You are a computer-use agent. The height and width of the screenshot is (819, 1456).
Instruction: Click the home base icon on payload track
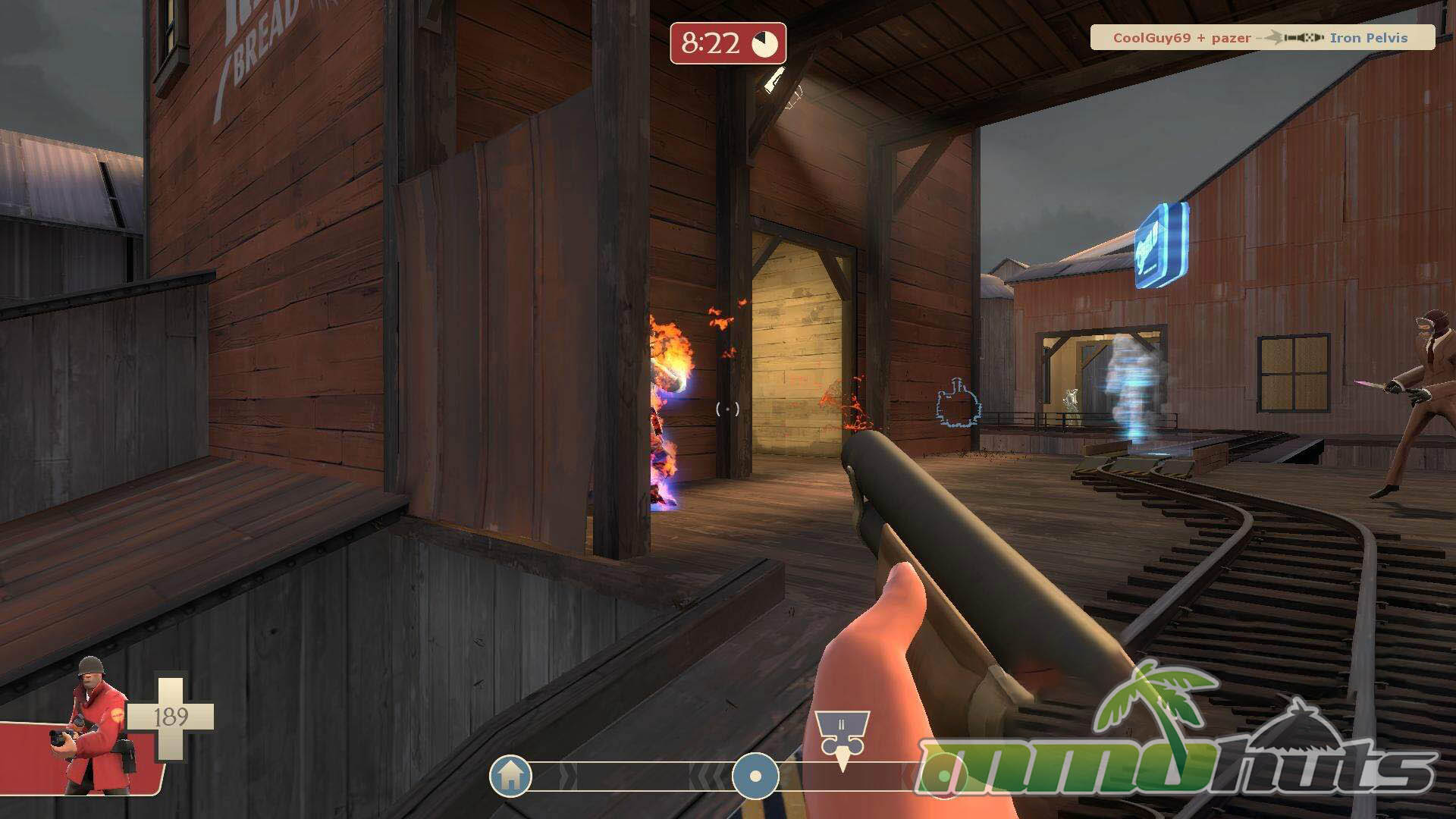[x=510, y=776]
